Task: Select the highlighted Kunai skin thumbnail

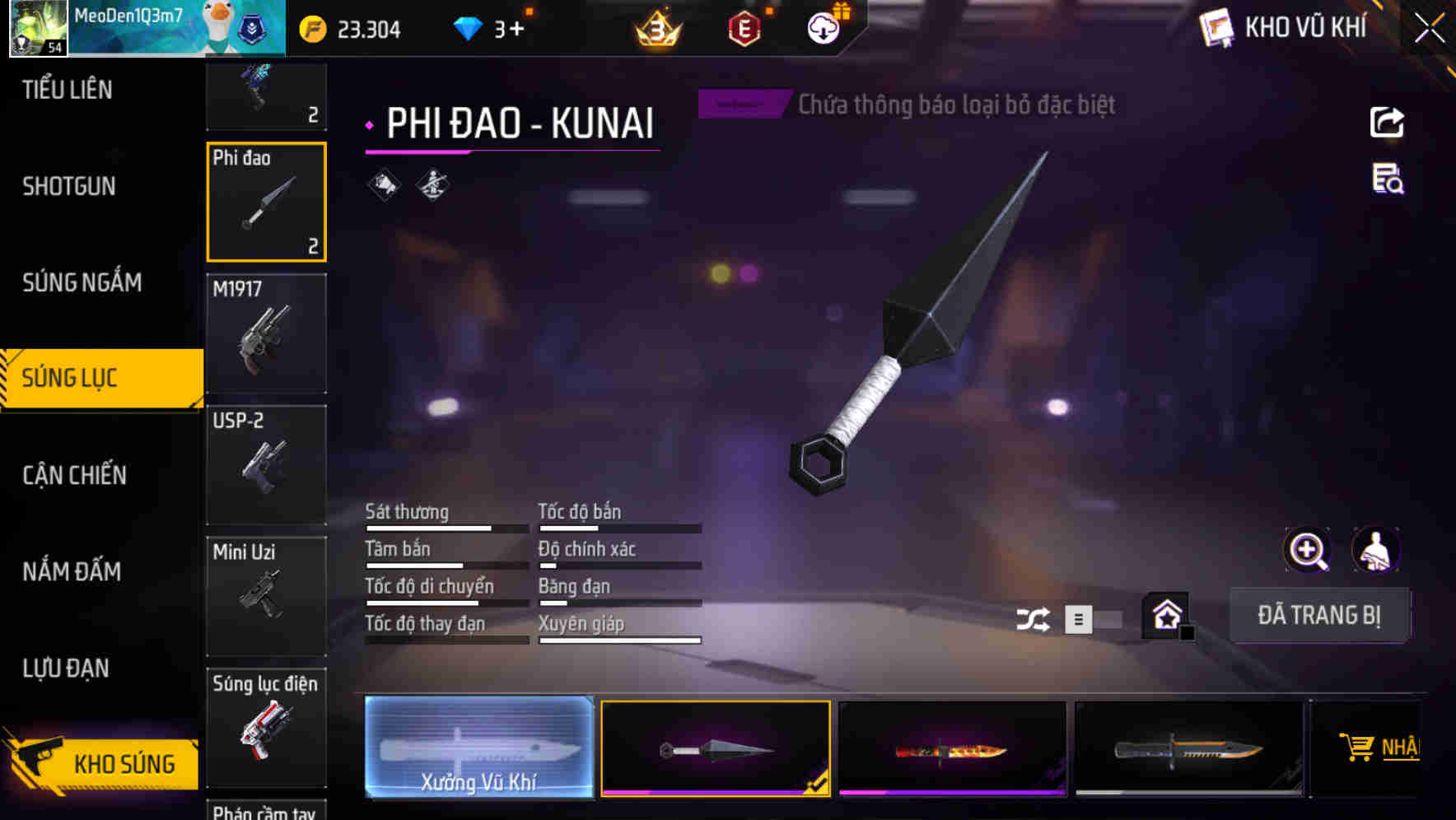Action: pyautogui.click(x=715, y=748)
